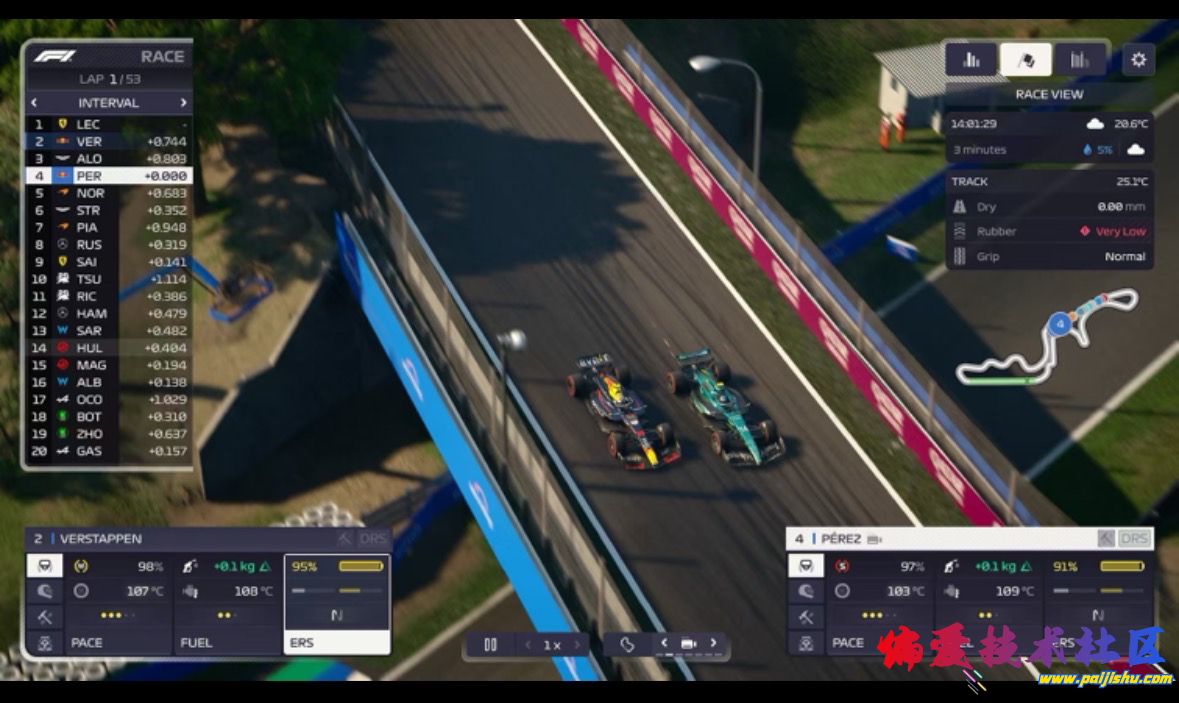This screenshot has width=1179, height=703.
Task: Click the circuit minimap
Action: click(x=1047, y=338)
